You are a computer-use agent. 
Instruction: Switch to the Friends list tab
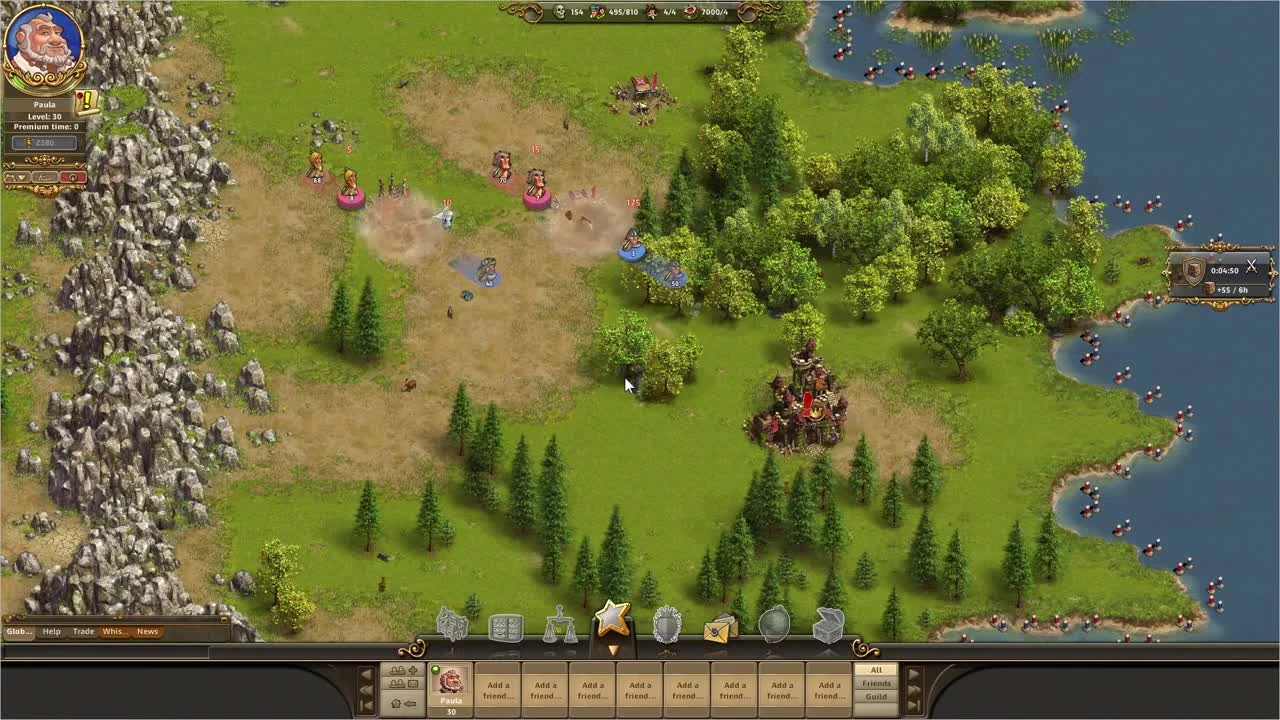pyautogui.click(x=876, y=682)
